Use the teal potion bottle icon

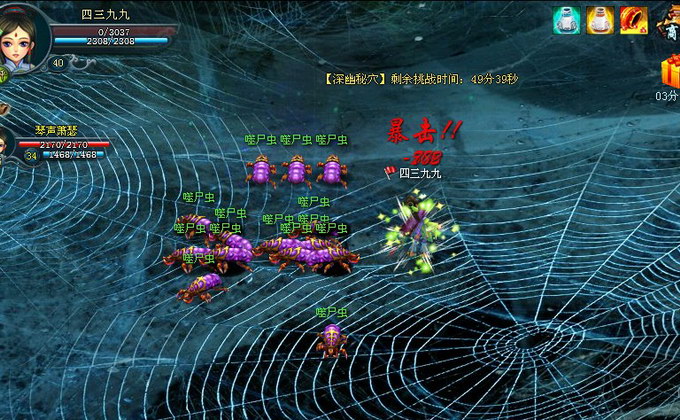click(x=566, y=20)
